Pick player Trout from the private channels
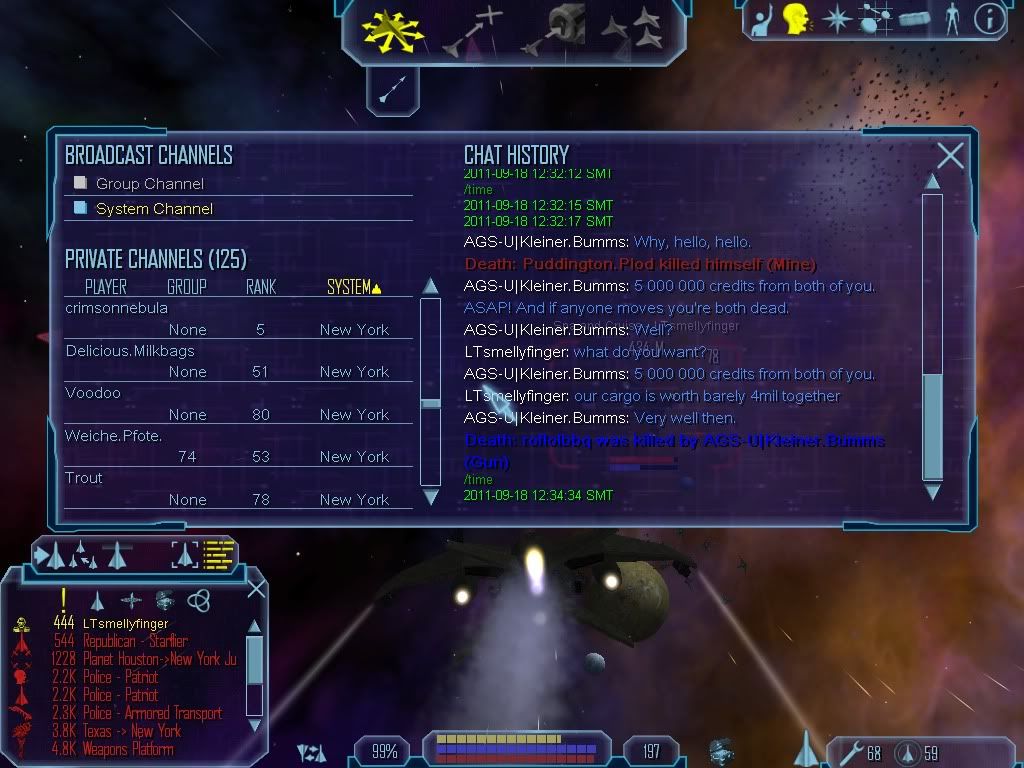 pyautogui.click(x=84, y=478)
